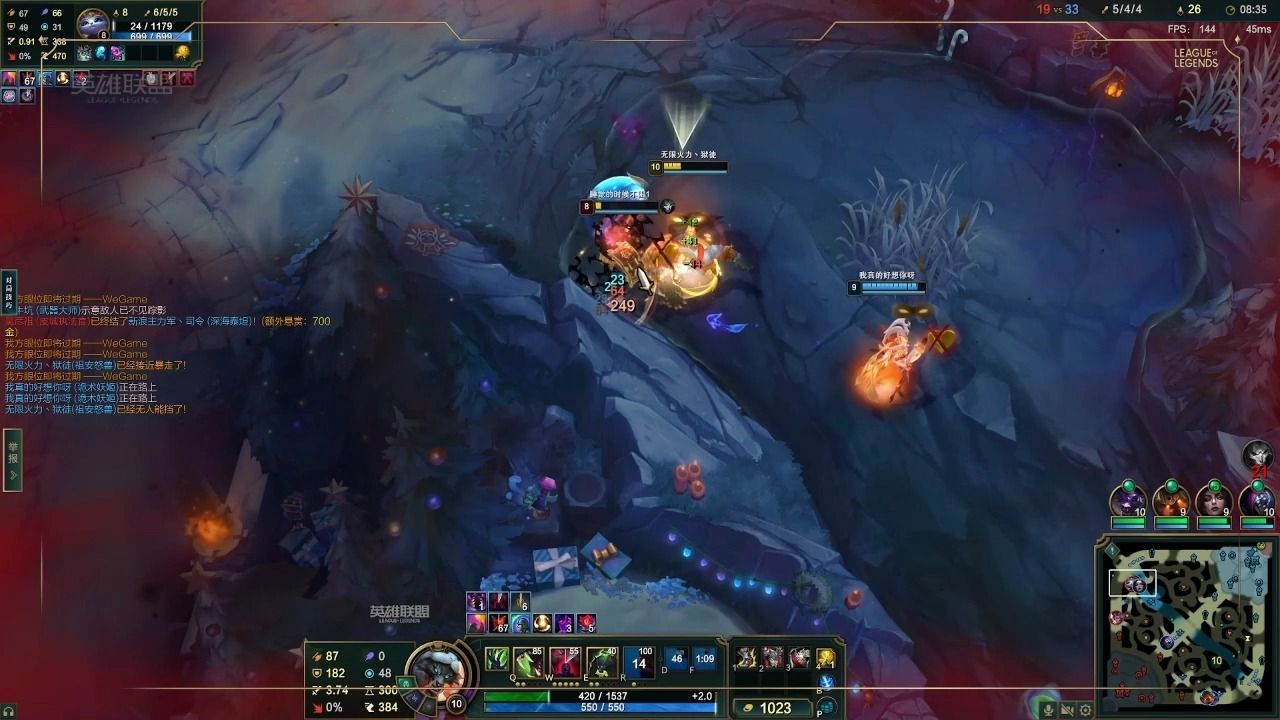This screenshot has height=720, width=1280.
Task: Use the item in inventory slot 2
Action: (772, 658)
